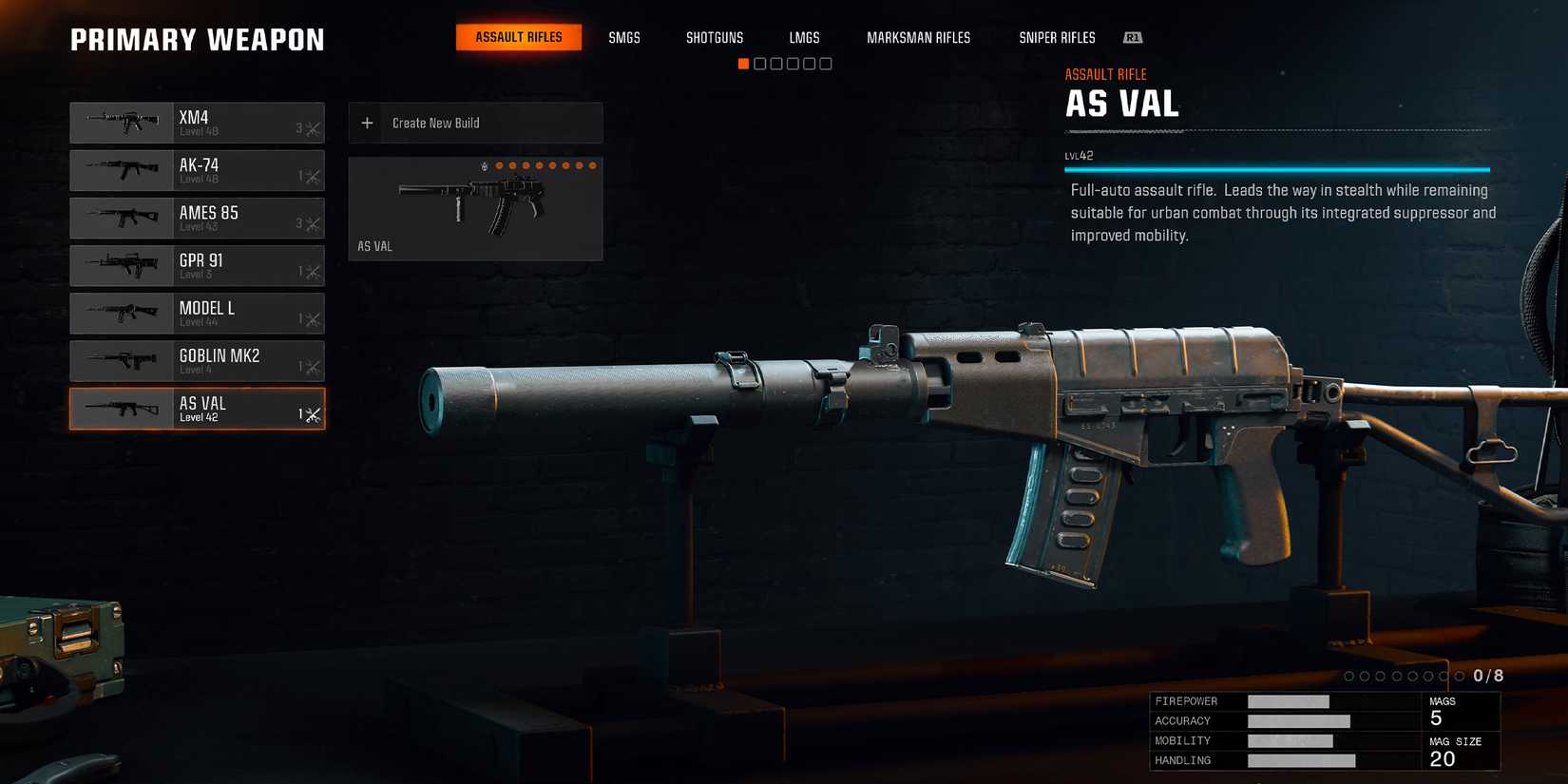Select the first page indicator dot
1568x784 pixels.
(x=742, y=63)
